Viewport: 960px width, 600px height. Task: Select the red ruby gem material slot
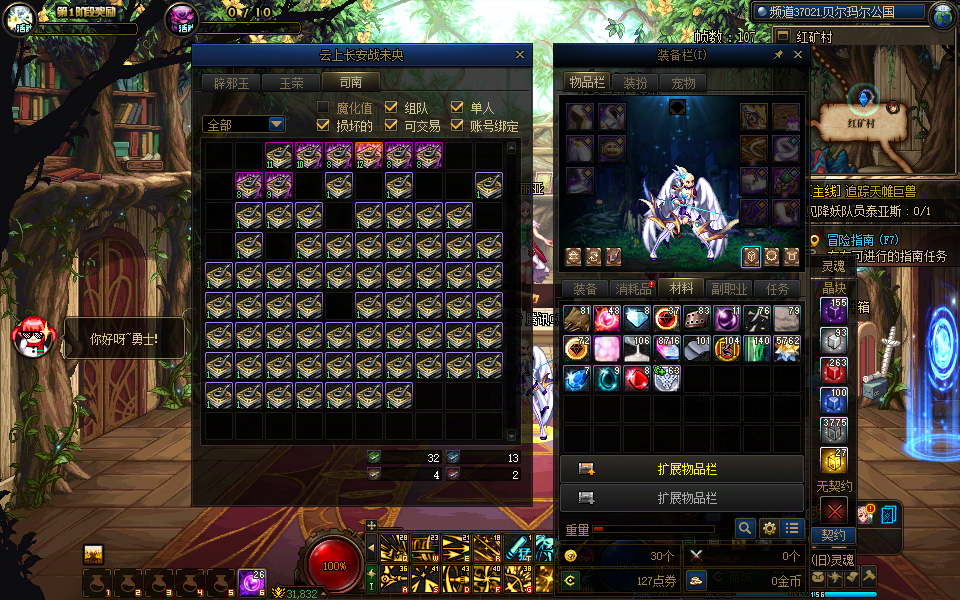coord(636,379)
